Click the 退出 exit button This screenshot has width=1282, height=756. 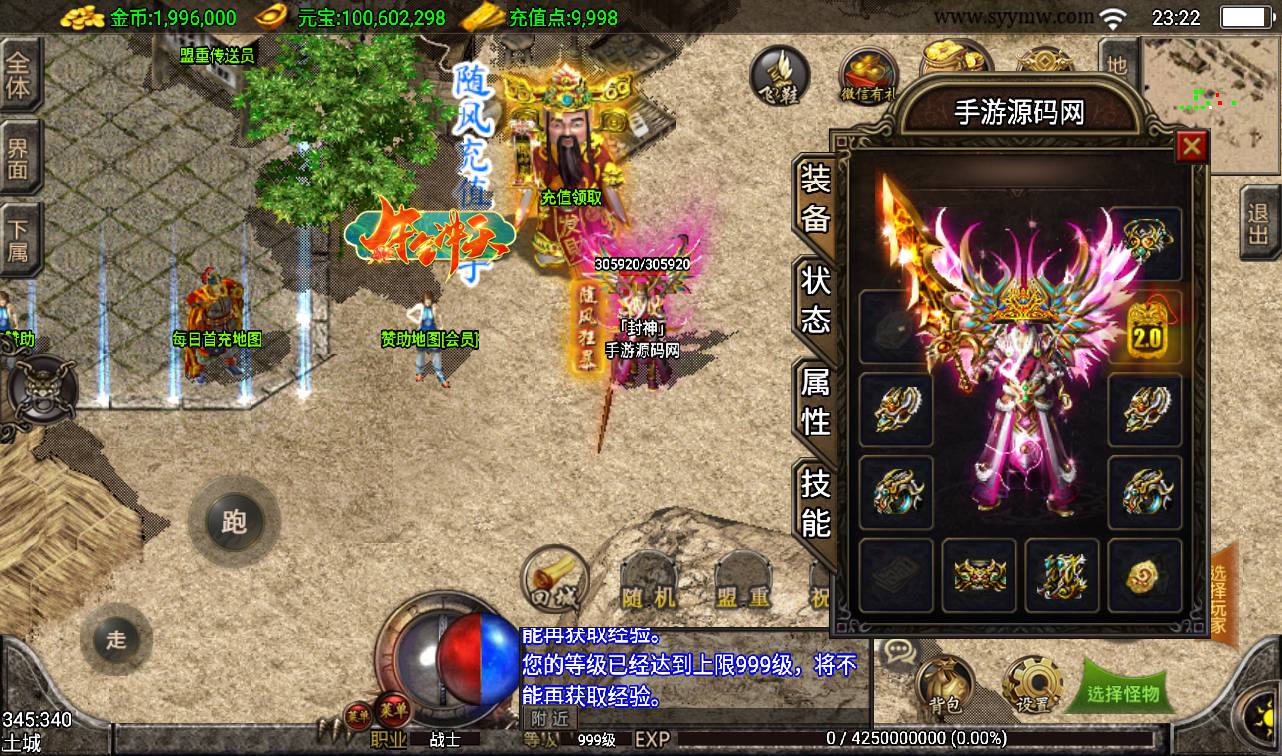click(x=1259, y=225)
